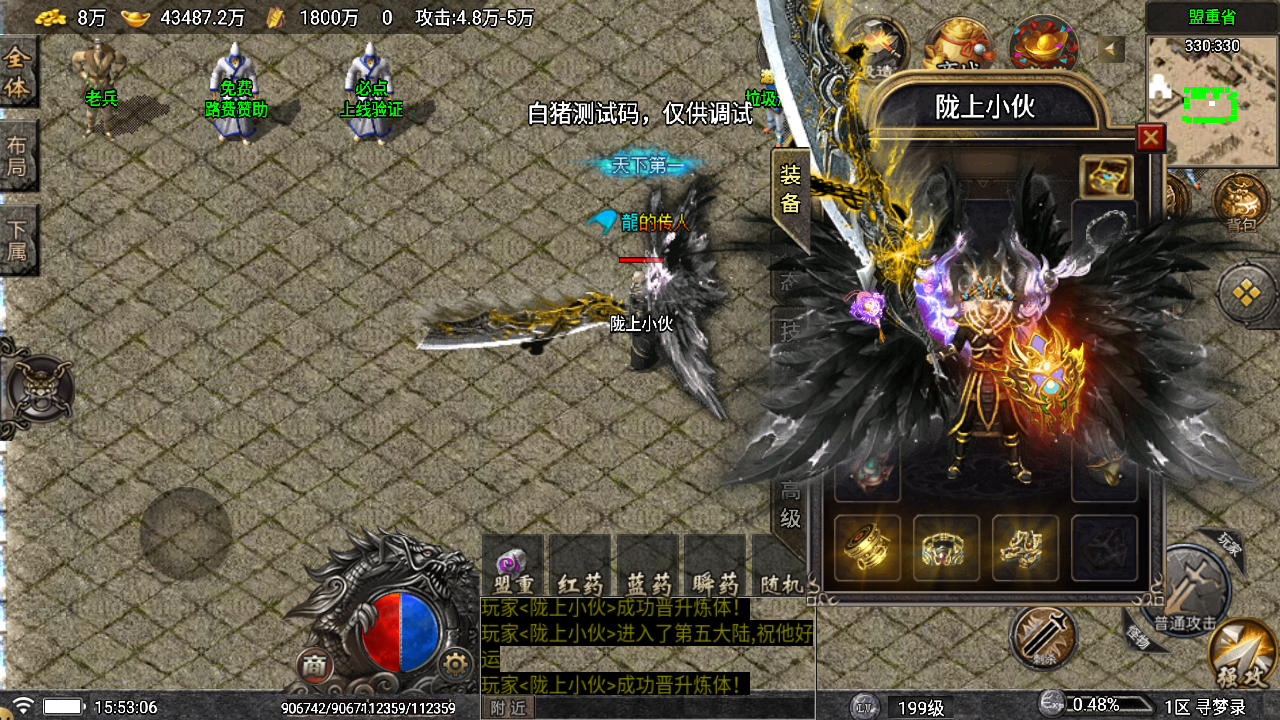
Task: Select the golden ring equipment slot
Action: [x=946, y=548]
